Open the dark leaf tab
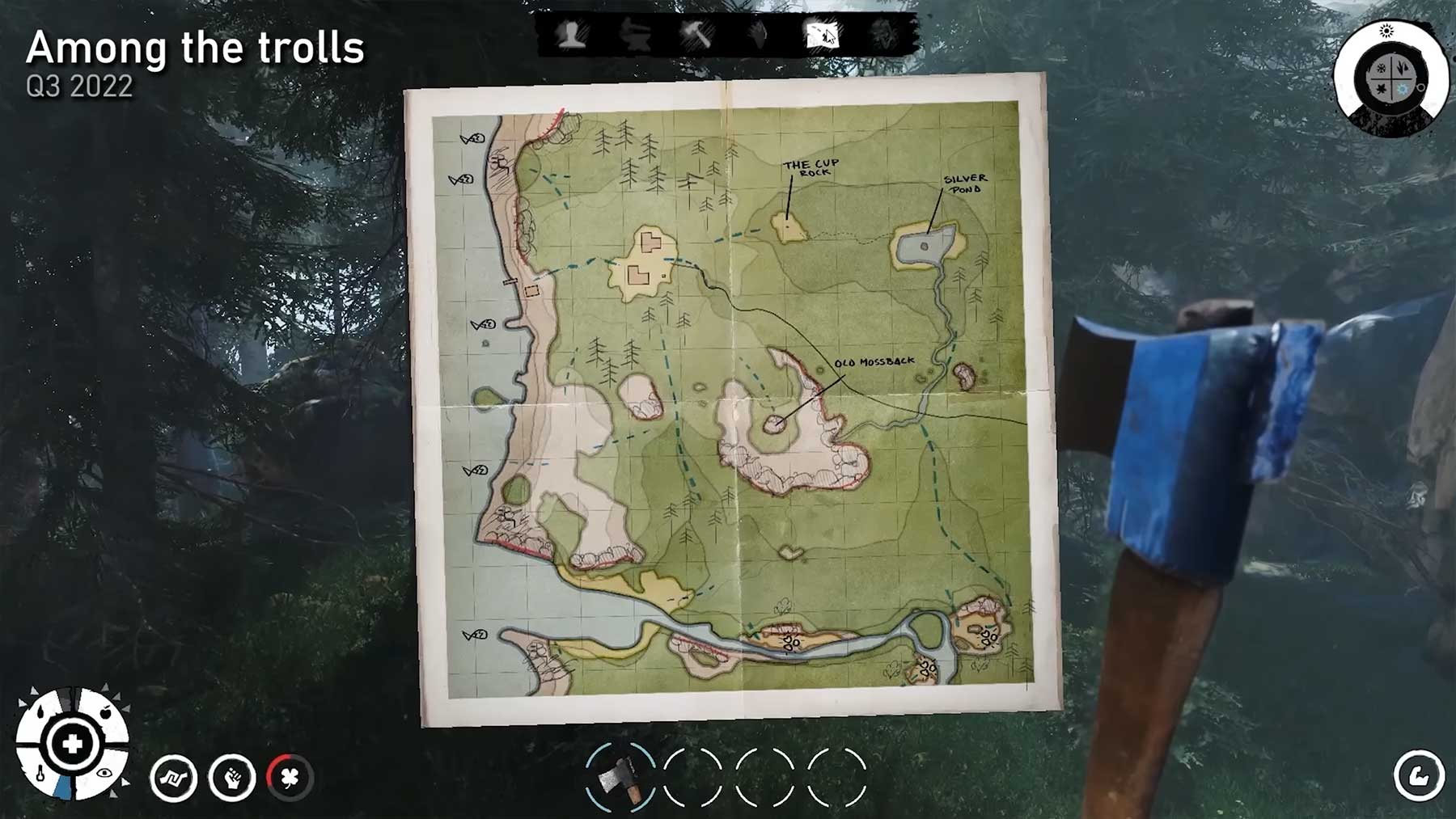The height and width of the screenshot is (819, 1456). point(759,36)
